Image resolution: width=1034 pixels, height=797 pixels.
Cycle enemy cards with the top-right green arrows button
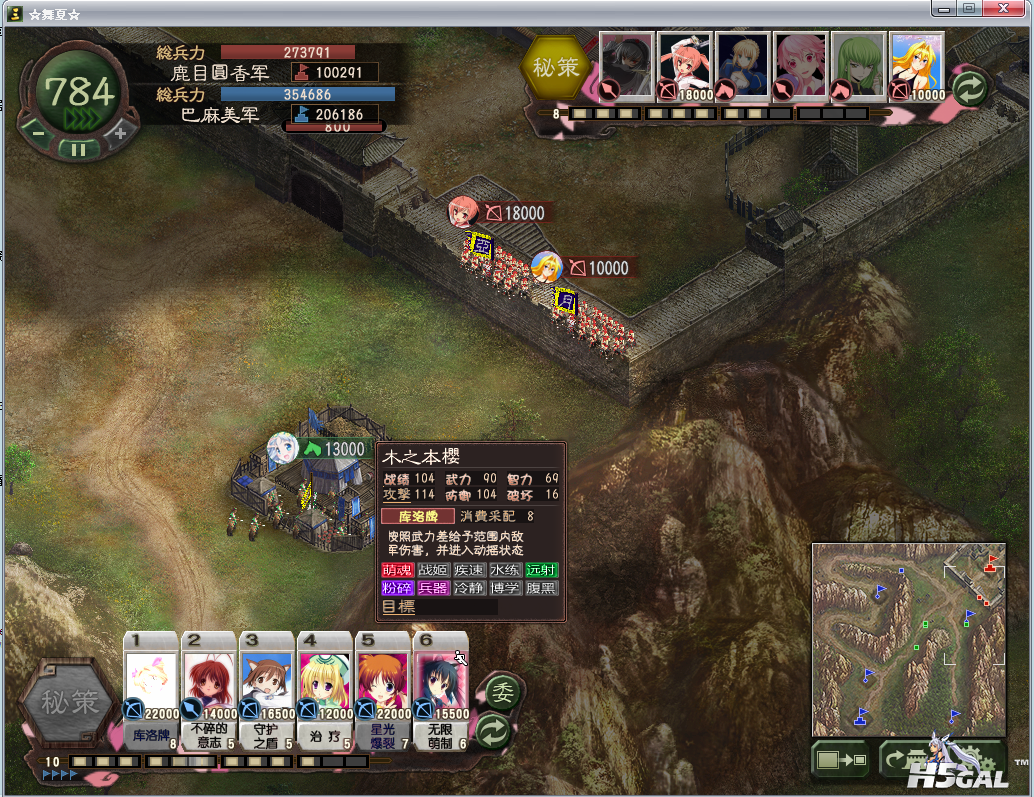pos(968,88)
